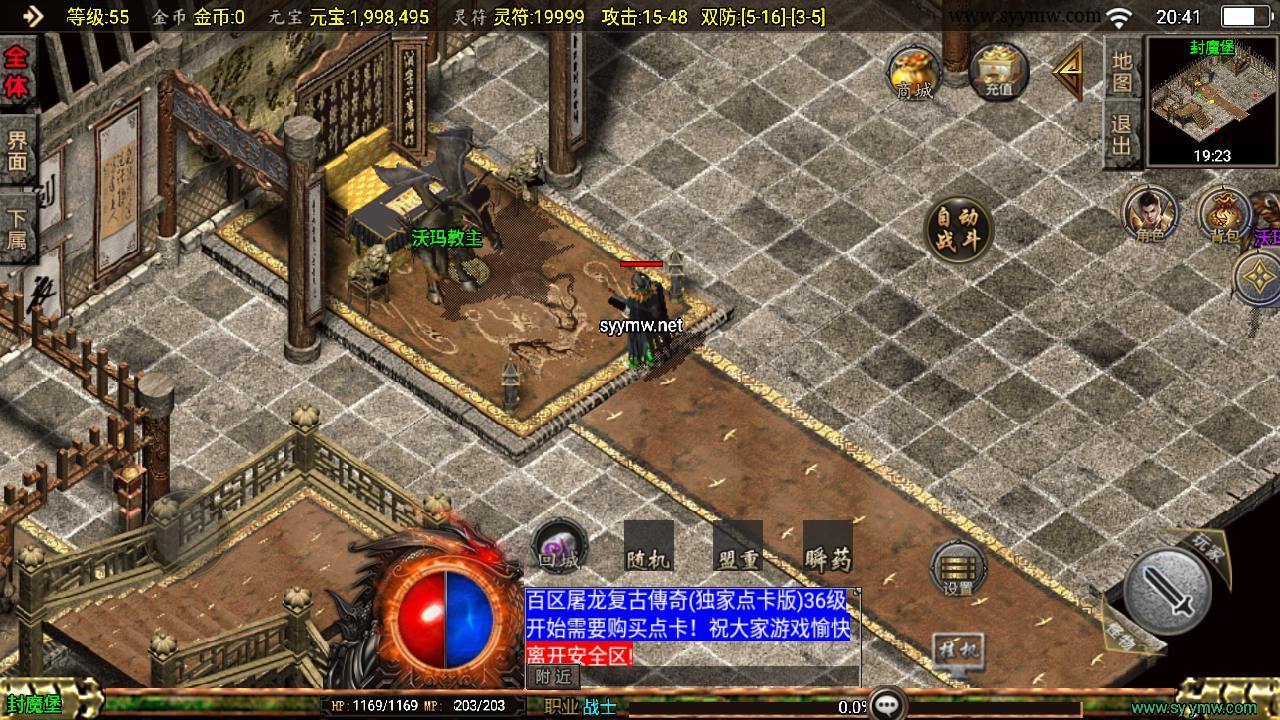The image size is (1280, 720).
Task: Activate the 盟重 teleport slot
Action: (x=738, y=547)
